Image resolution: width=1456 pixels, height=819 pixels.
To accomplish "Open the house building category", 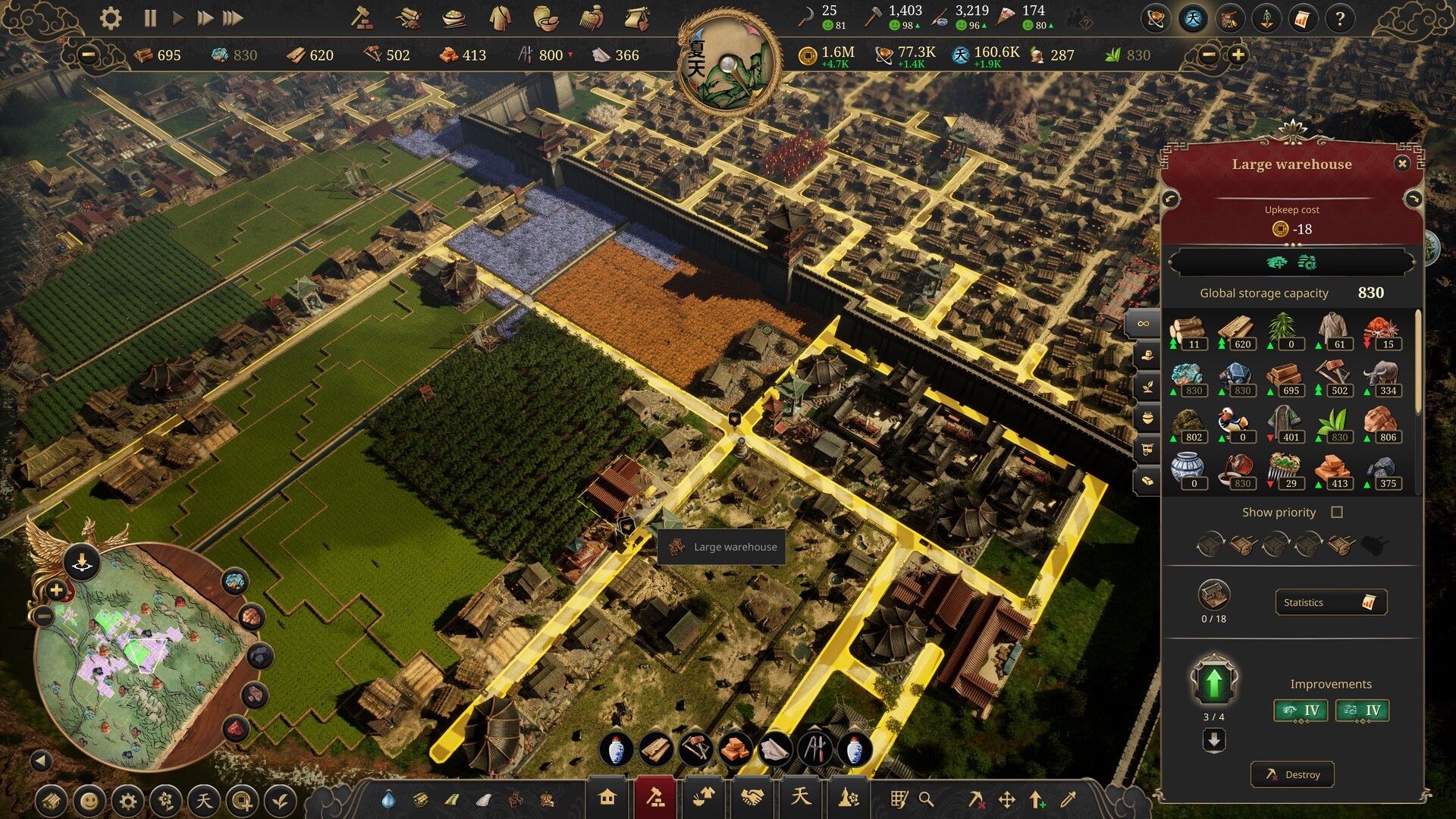I will point(607,798).
